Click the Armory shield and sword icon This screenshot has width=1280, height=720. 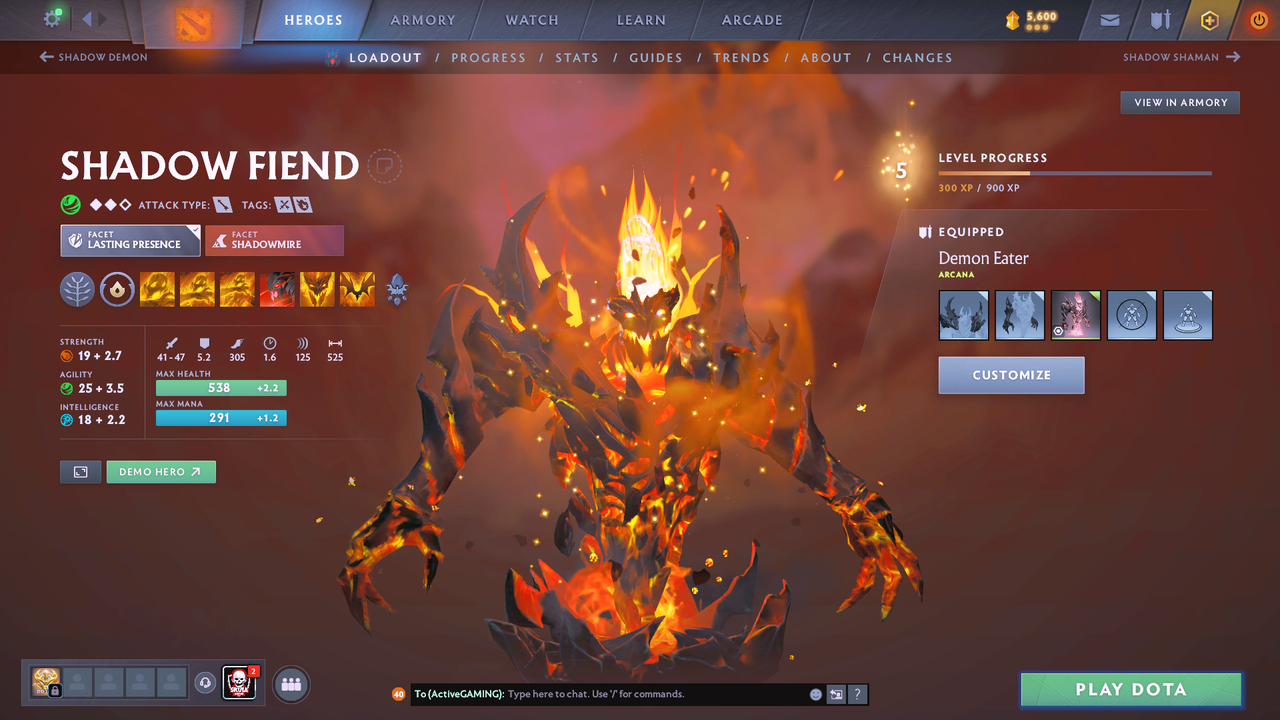click(1158, 19)
